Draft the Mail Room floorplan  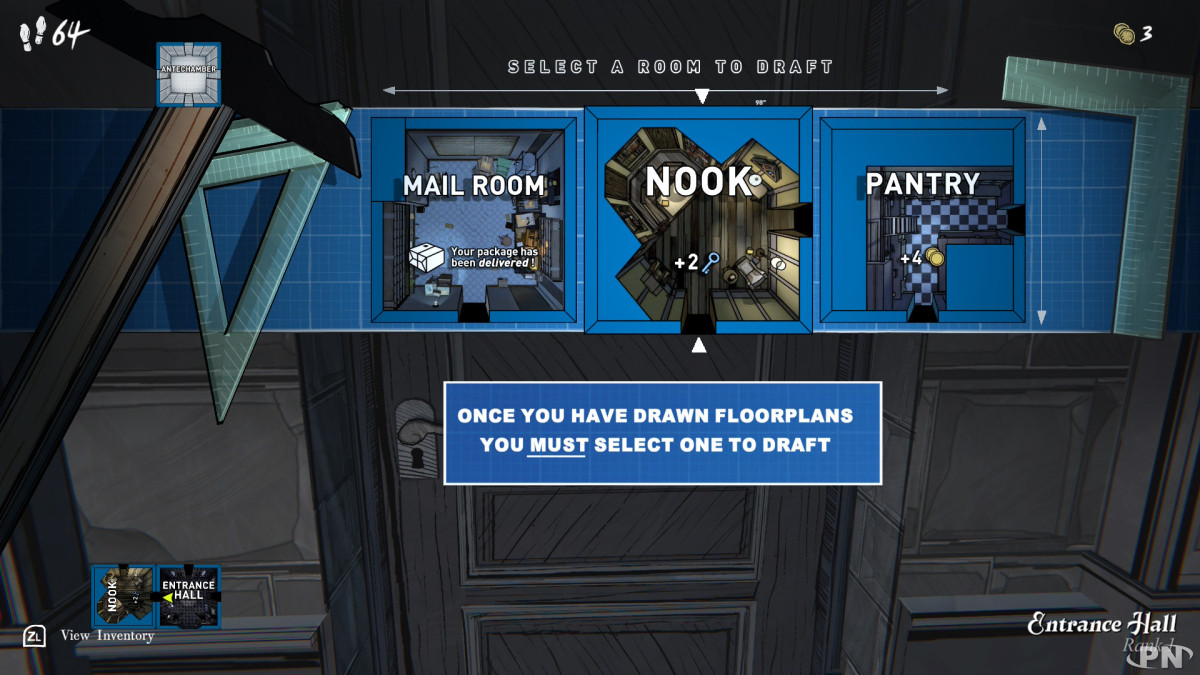click(474, 220)
